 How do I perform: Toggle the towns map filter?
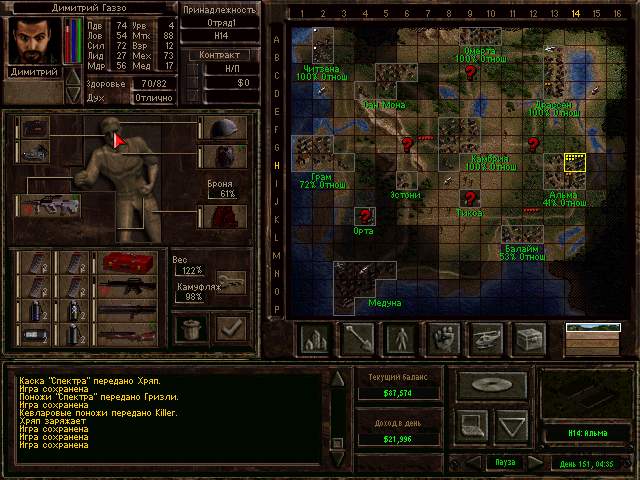pos(316,340)
